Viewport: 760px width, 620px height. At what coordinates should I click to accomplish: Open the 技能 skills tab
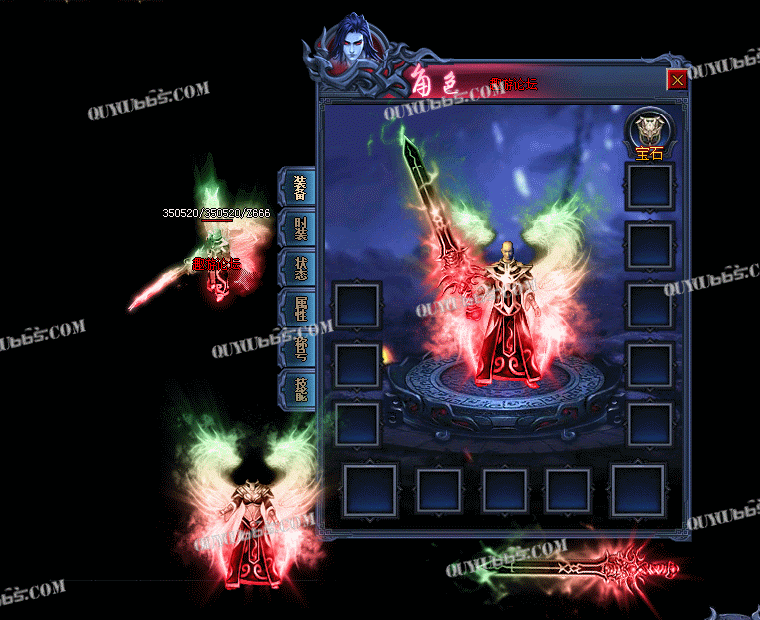pyautogui.click(x=299, y=387)
